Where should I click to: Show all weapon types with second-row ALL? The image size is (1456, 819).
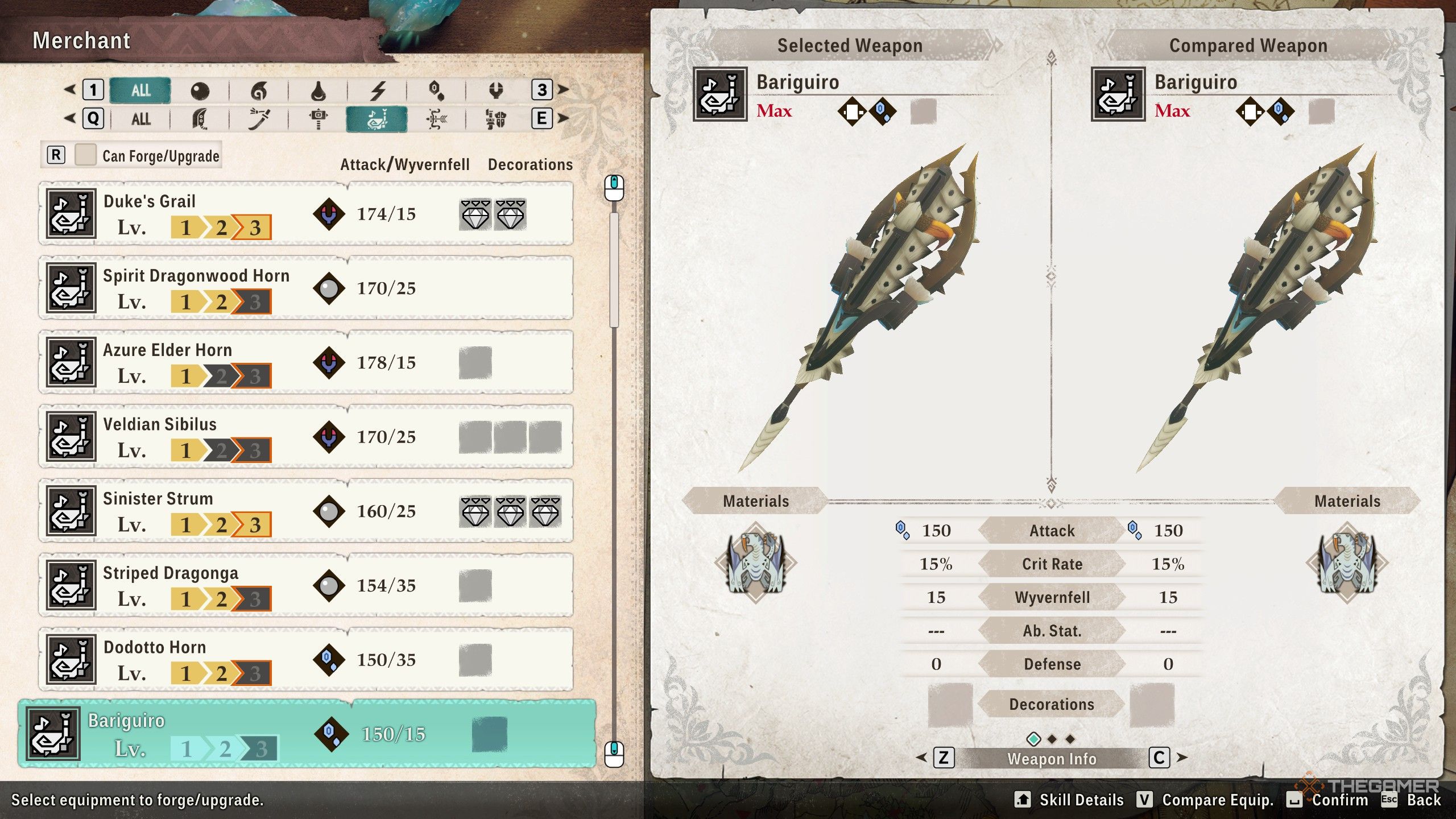(x=140, y=119)
